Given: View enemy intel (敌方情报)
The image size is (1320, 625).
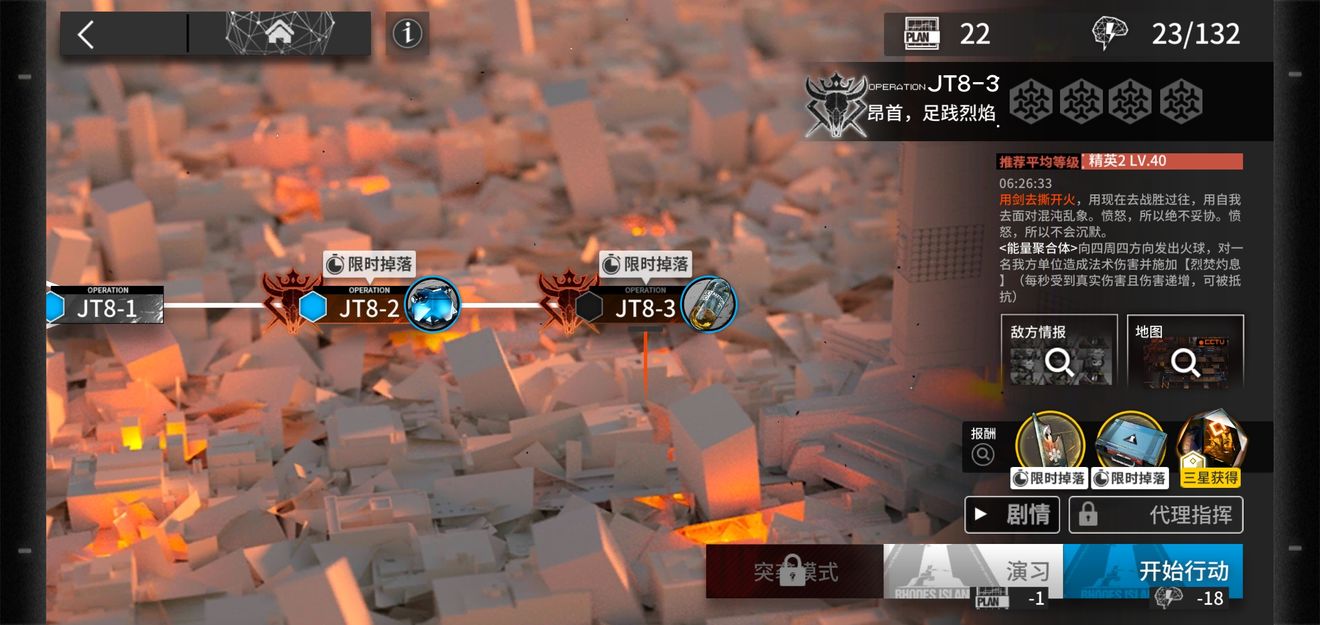Looking at the screenshot, I should click(1059, 352).
